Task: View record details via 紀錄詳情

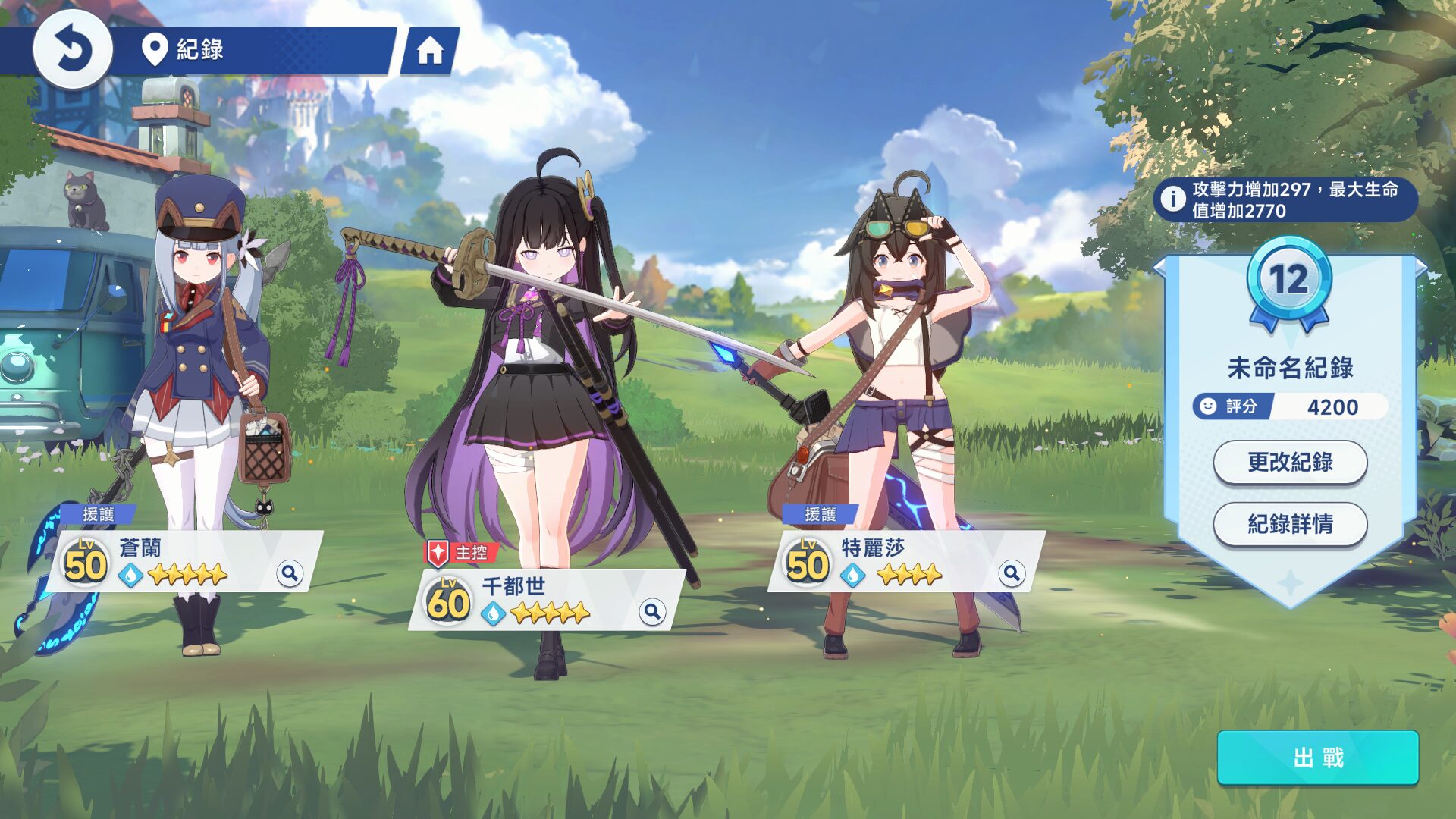Action: tap(1290, 524)
